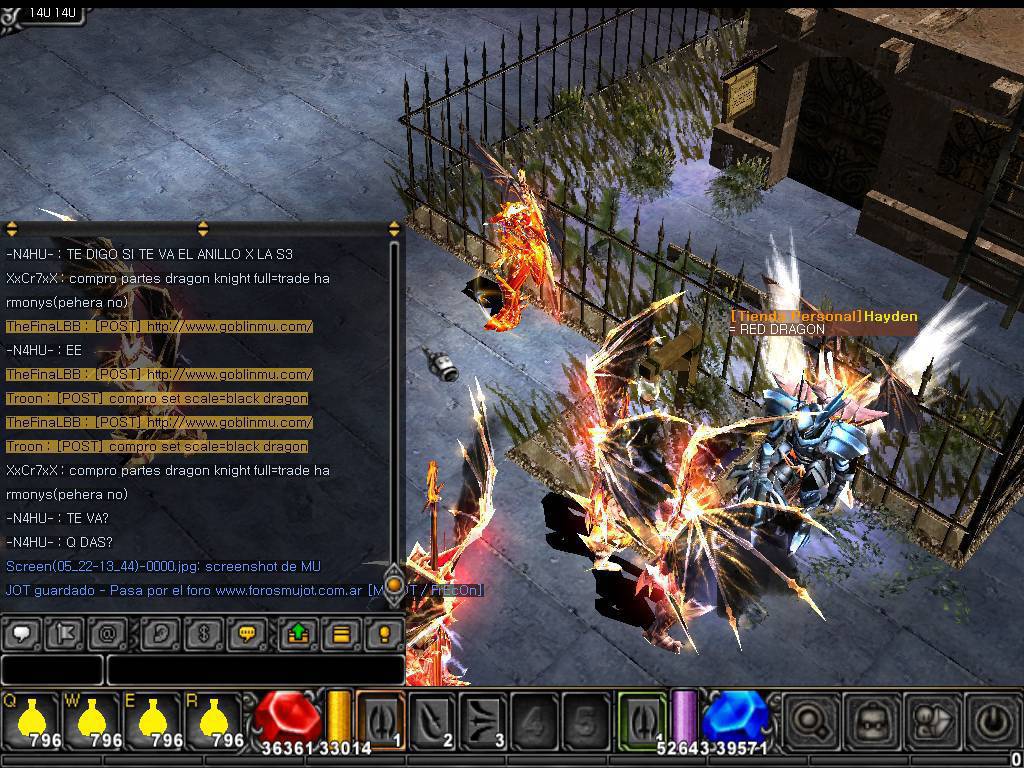Viewport: 1024px width, 768px height.
Task: Use the W hotkey potion
Action: click(92, 719)
